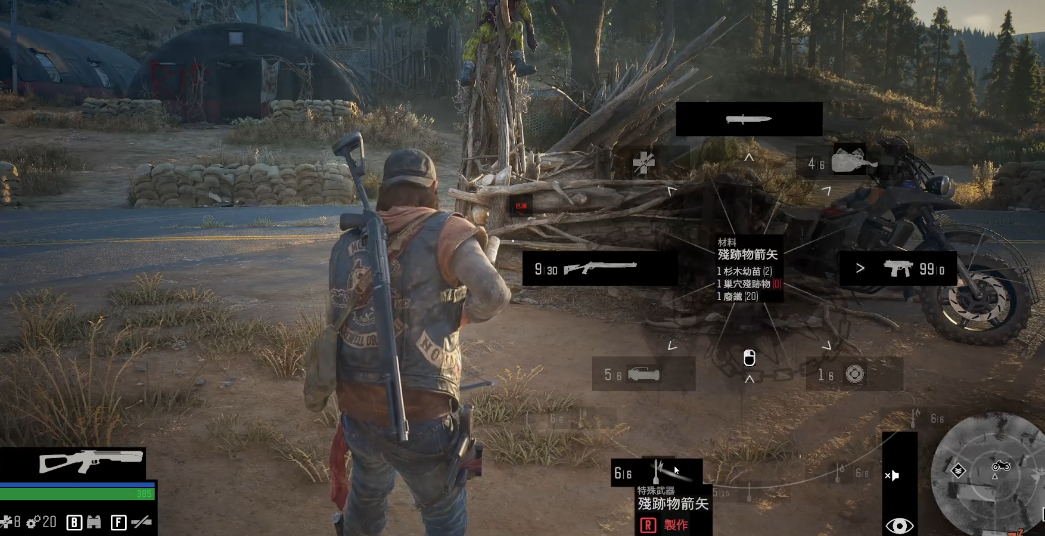The image size is (1045, 536).
Task: Choose the pipe bomb slot showing 5/6
Action: point(643,374)
